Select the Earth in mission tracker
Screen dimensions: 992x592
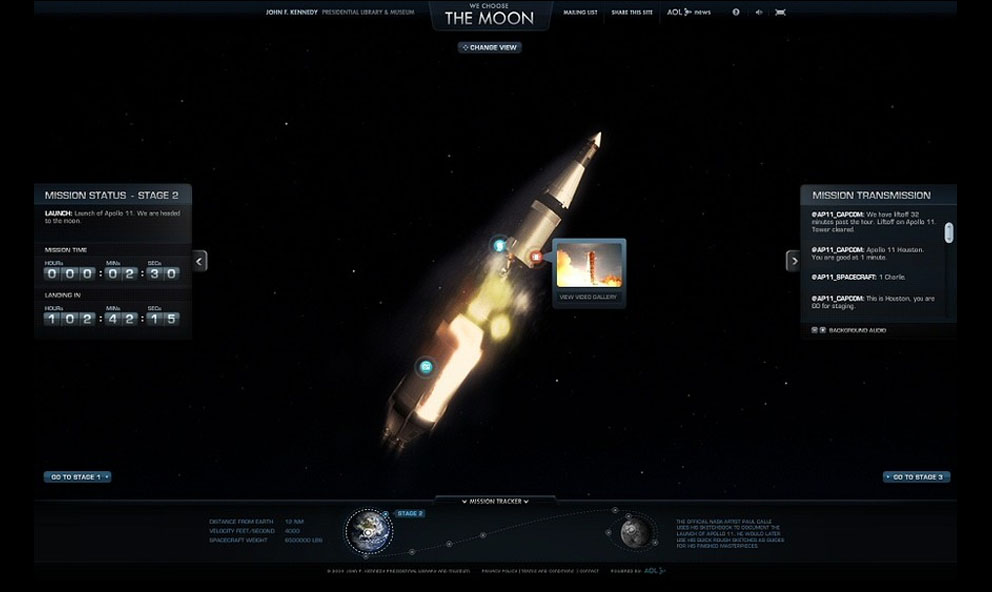[369, 531]
